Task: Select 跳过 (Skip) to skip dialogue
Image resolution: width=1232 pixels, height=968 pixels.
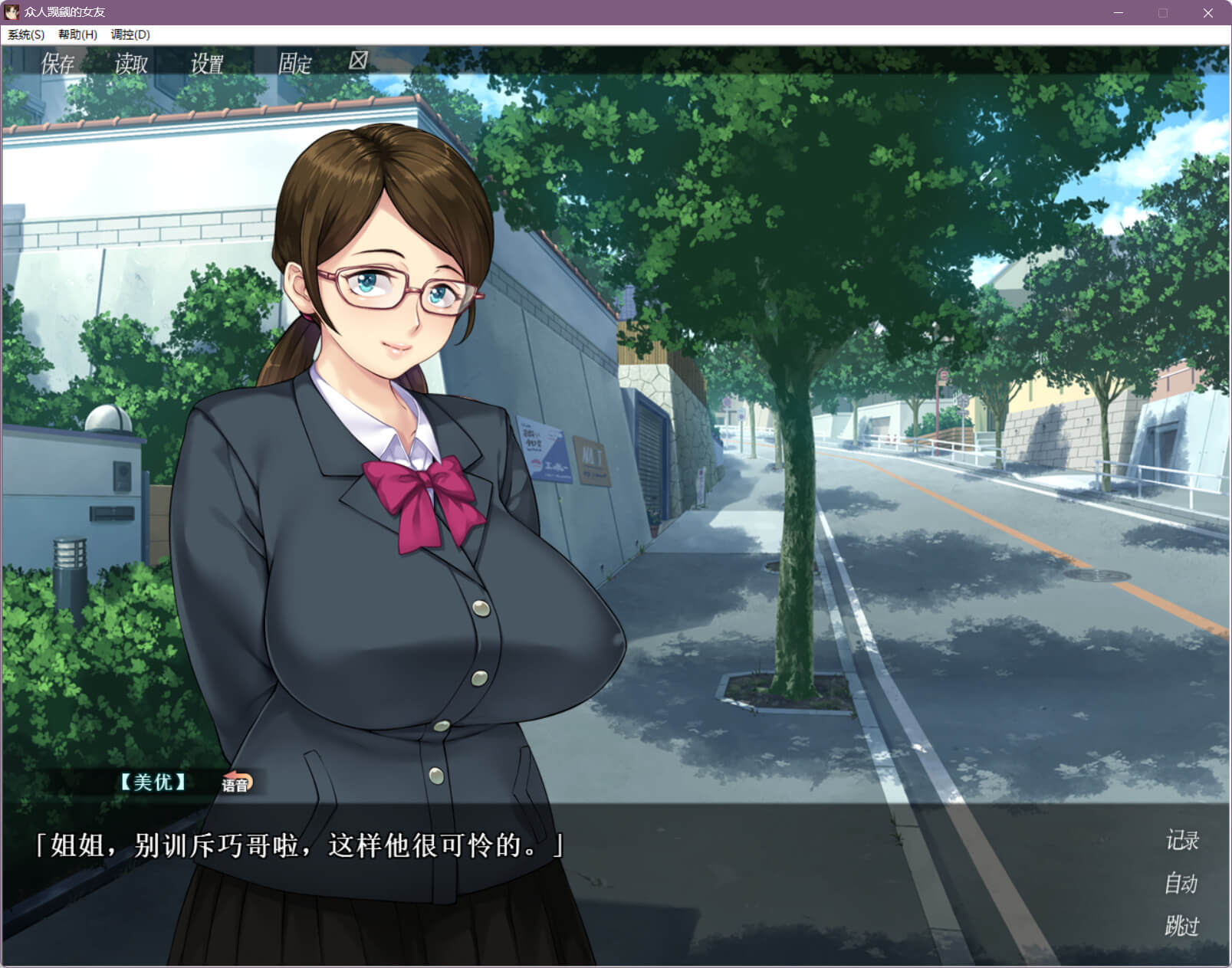Action: point(1181,926)
